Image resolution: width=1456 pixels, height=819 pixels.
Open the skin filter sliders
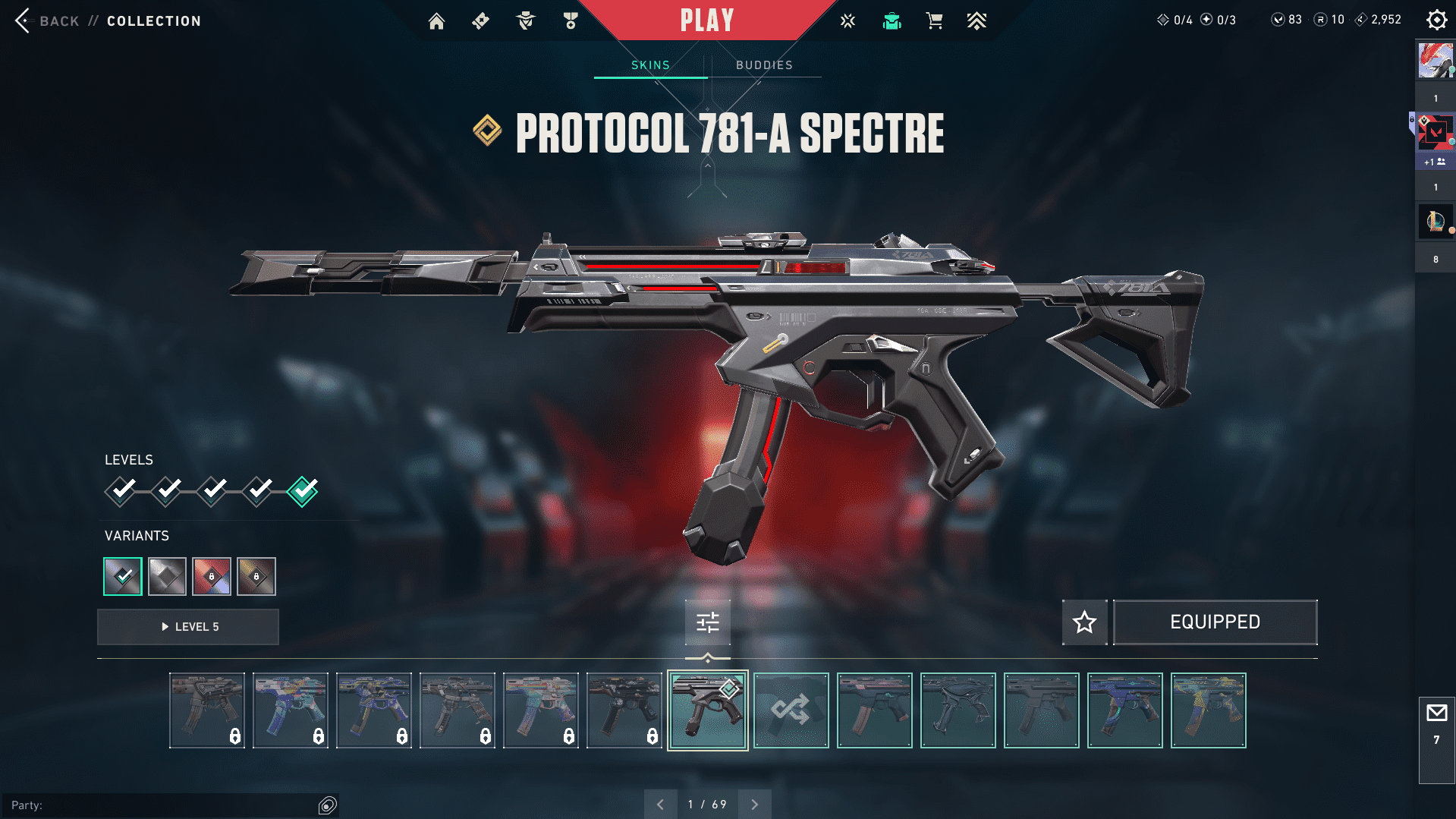tap(707, 622)
